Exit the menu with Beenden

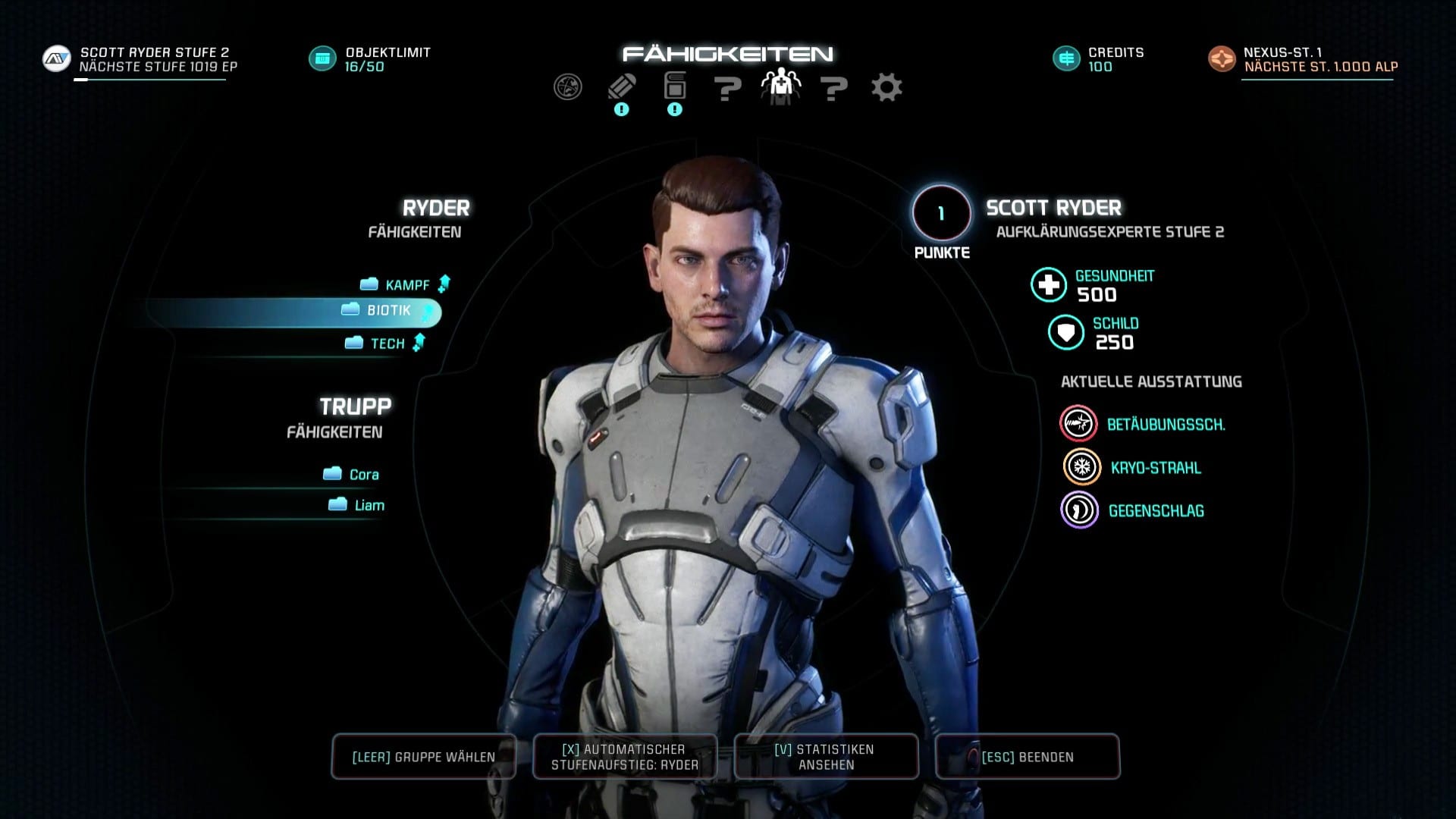pyautogui.click(x=1027, y=757)
